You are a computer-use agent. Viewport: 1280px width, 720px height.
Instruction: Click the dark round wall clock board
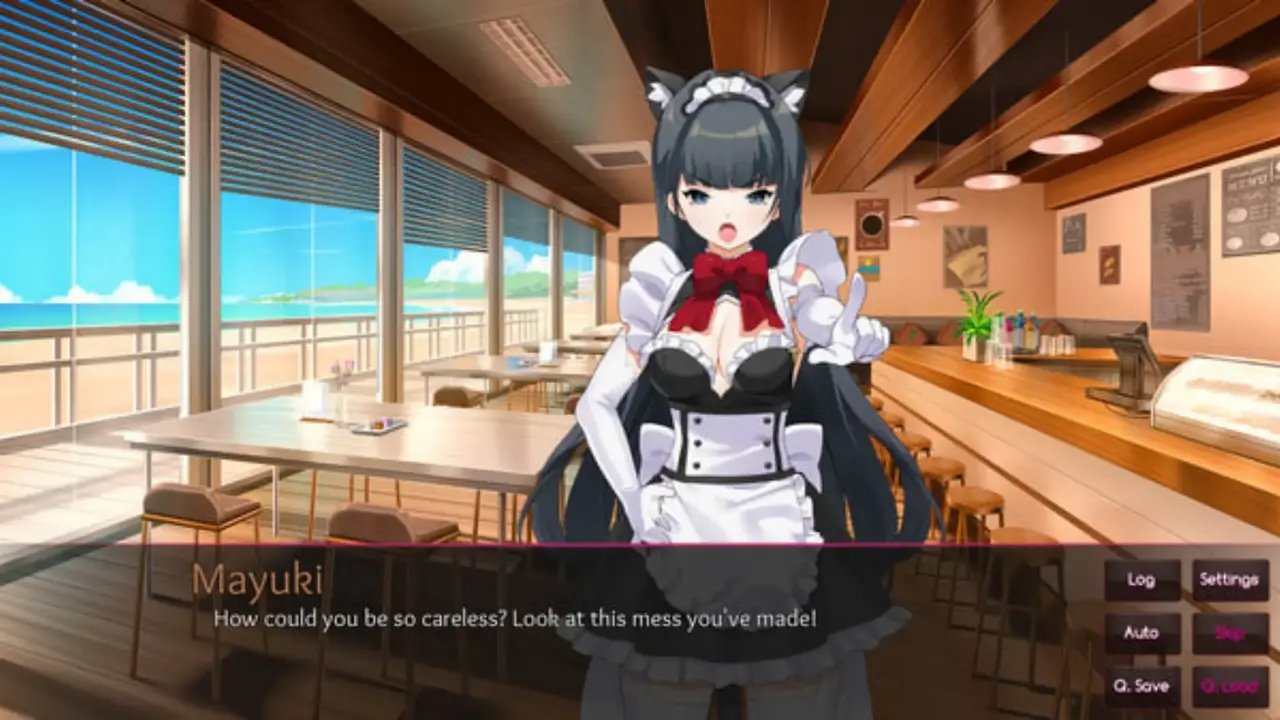coord(872,225)
